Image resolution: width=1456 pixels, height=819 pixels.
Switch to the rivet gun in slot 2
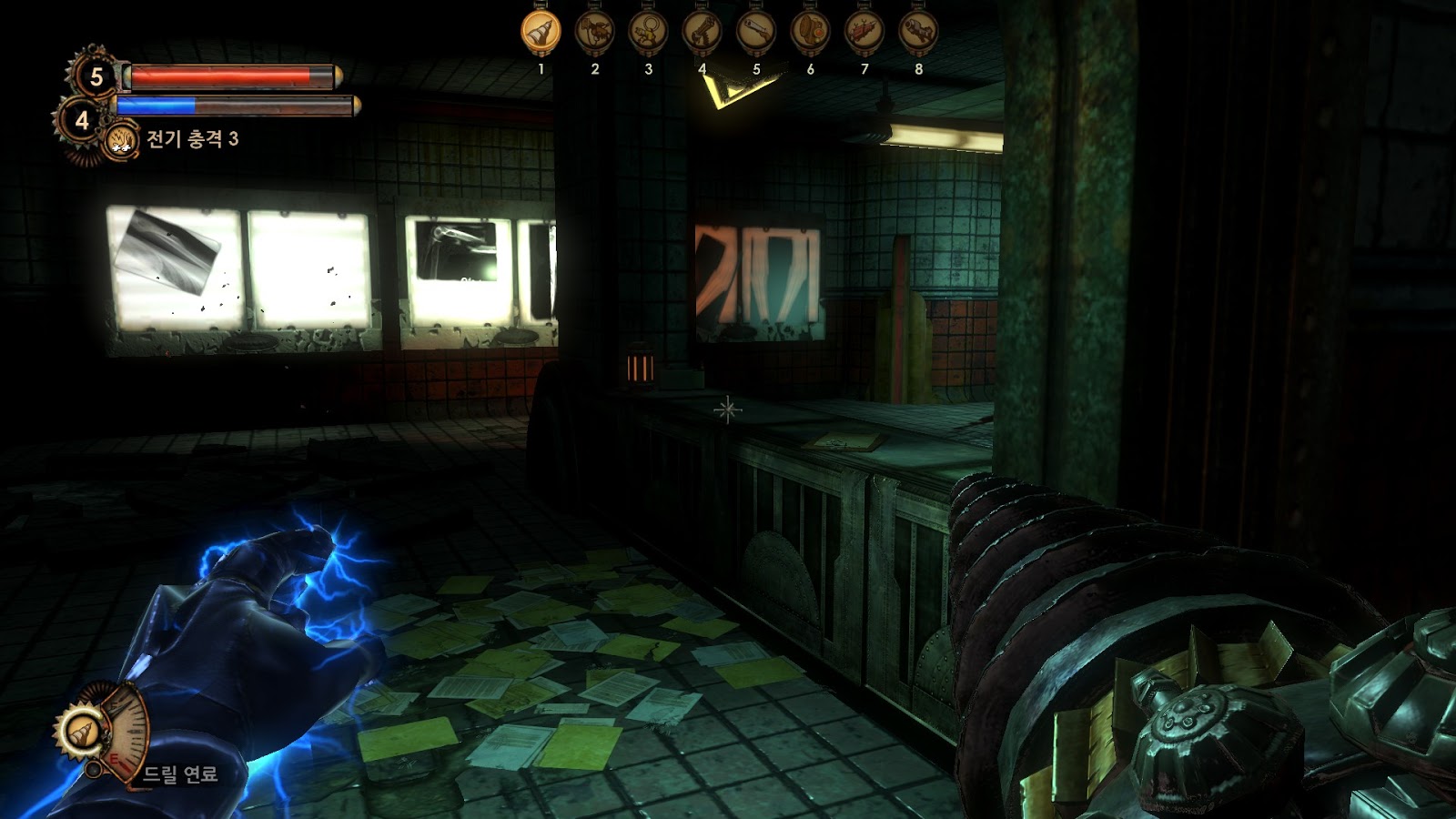point(594,33)
